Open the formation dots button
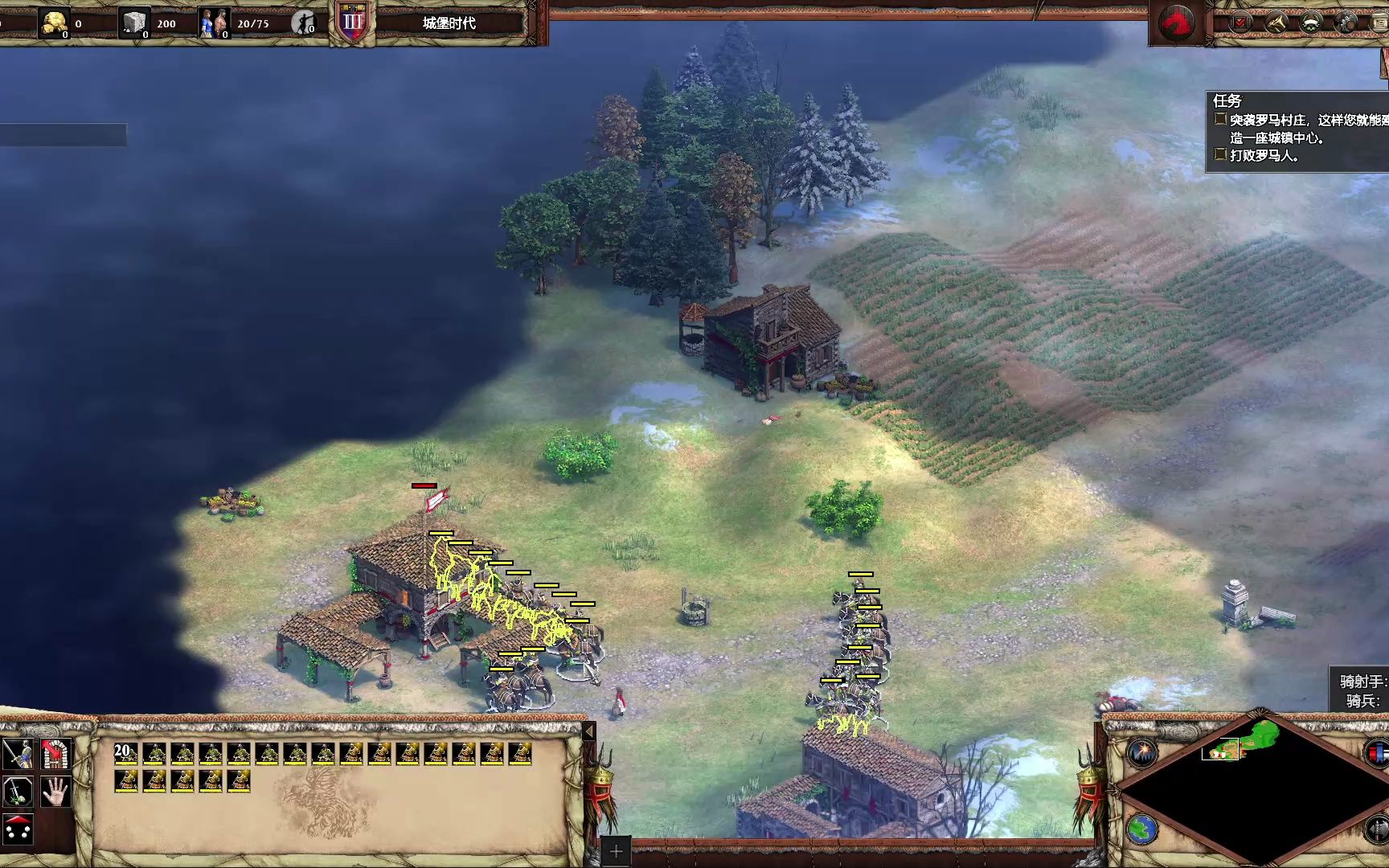Image resolution: width=1389 pixels, height=868 pixels. 17,830
